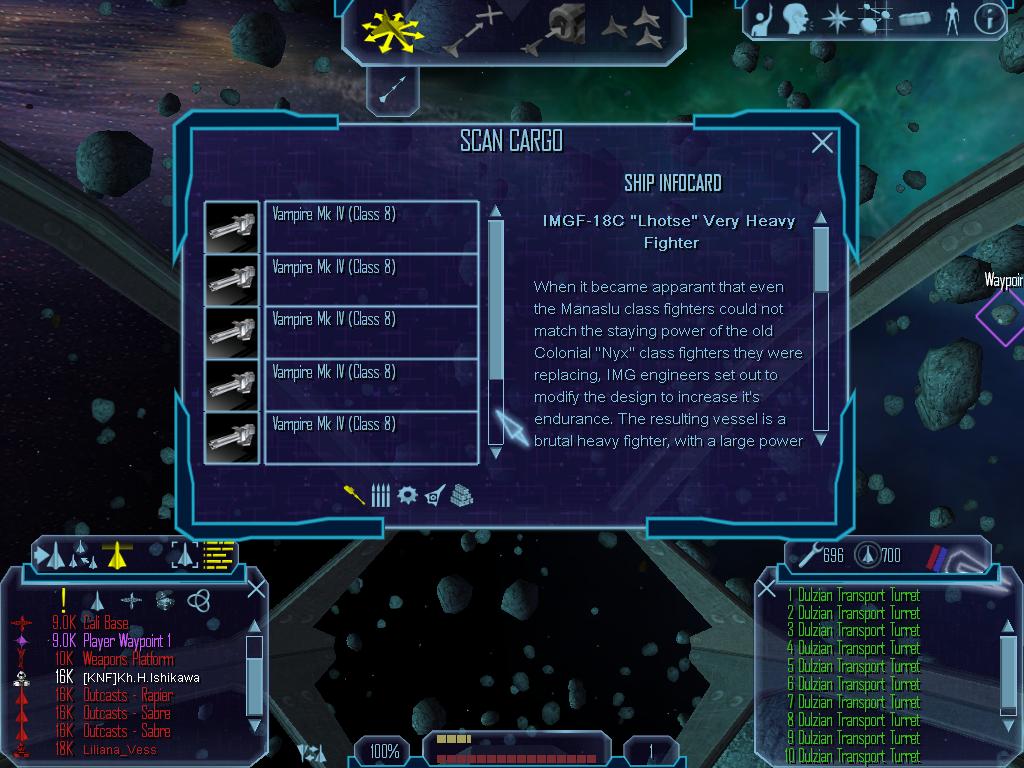The image size is (1024, 768).
Task: Open the star-shaped Nav Map icon
Action: tap(835, 18)
